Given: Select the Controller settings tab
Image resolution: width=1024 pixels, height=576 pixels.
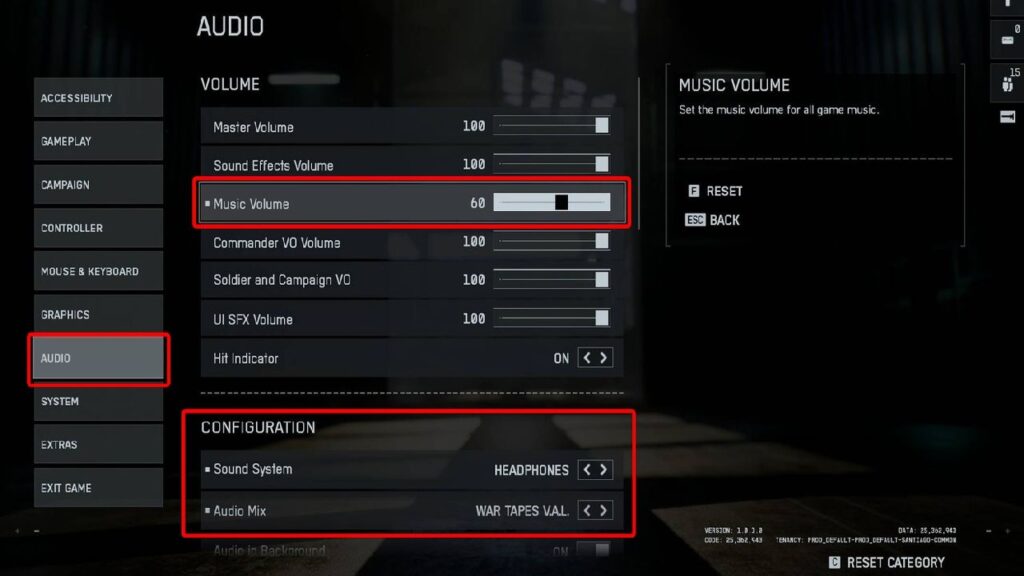Looking at the screenshot, I should 97,228.
